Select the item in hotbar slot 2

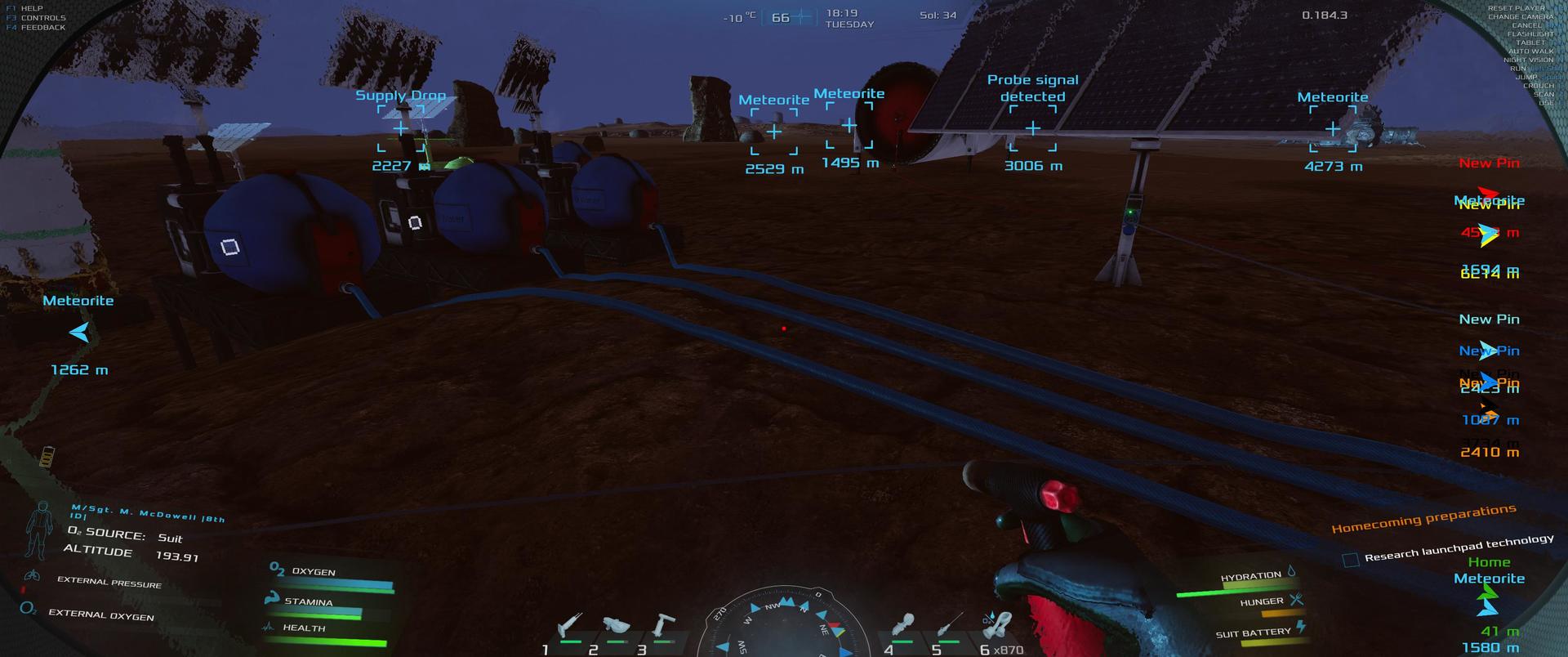pyautogui.click(x=616, y=627)
